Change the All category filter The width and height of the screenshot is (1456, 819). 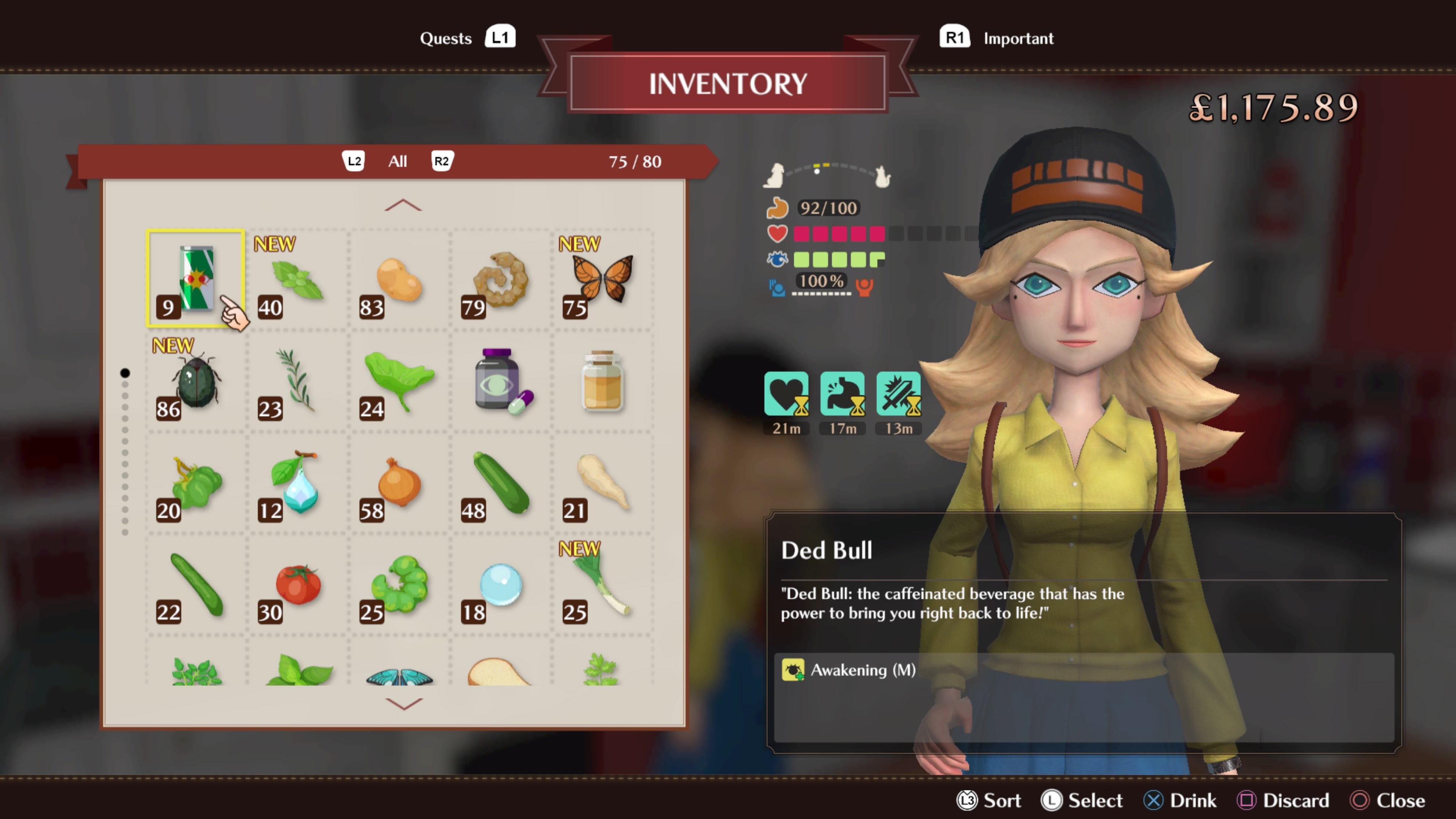point(397,162)
